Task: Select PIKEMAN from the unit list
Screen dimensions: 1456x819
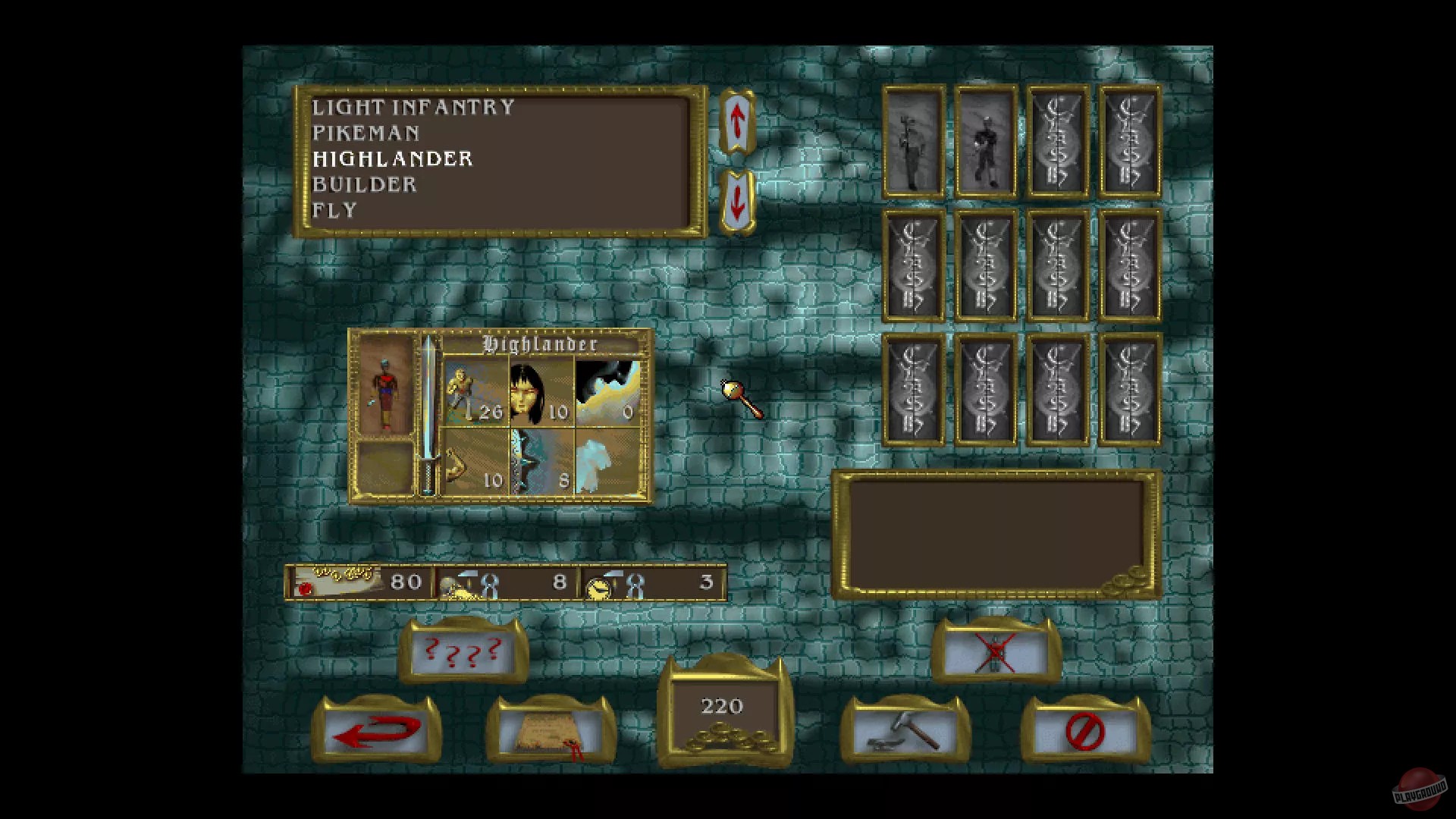Action: tap(366, 133)
